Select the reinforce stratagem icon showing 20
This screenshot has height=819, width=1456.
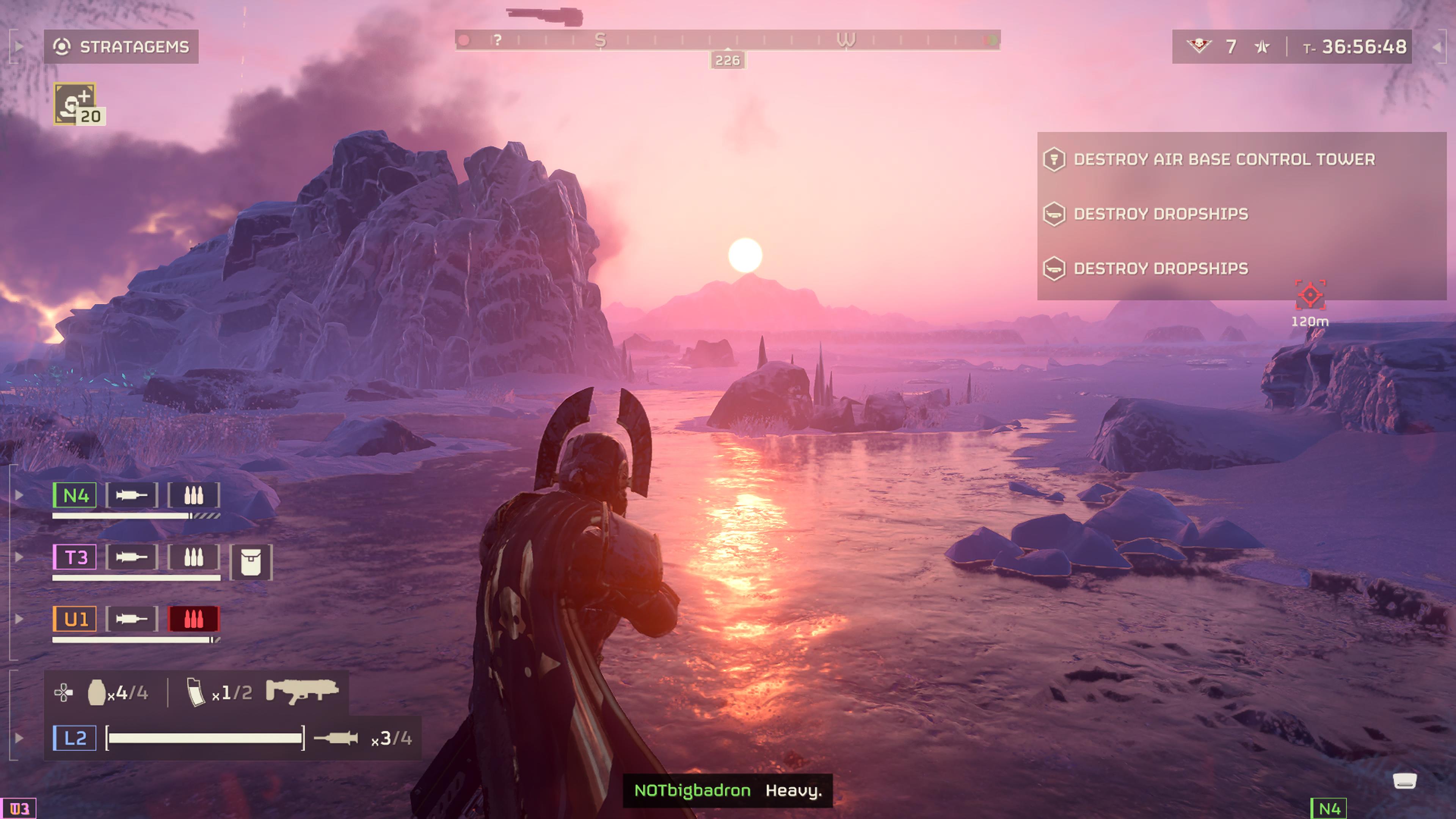coord(77,104)
